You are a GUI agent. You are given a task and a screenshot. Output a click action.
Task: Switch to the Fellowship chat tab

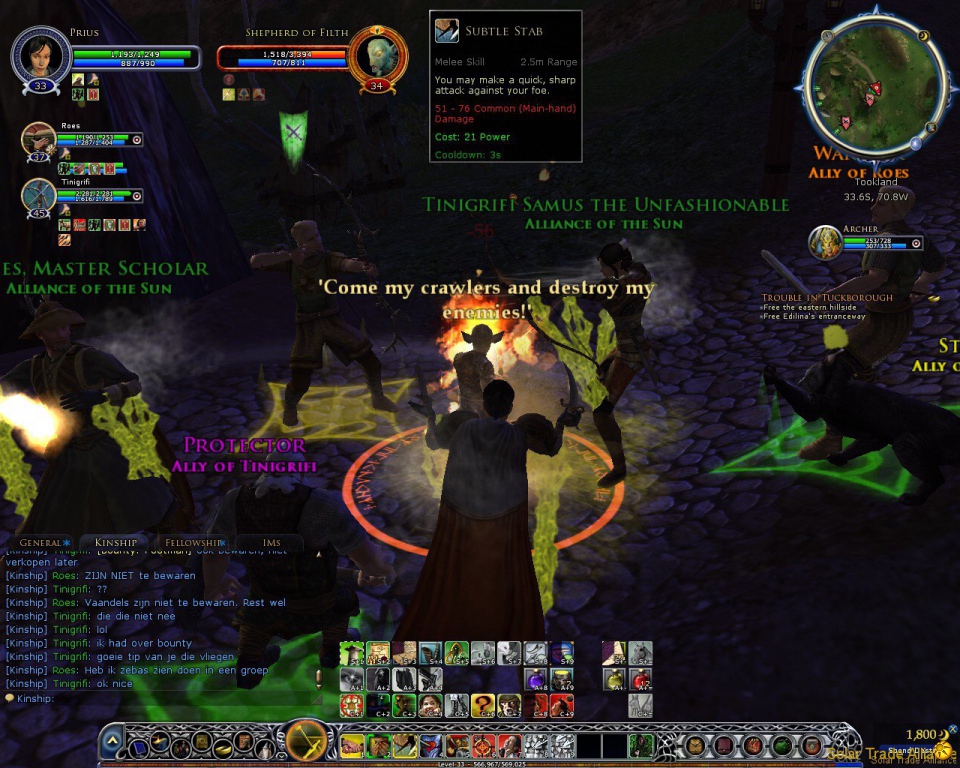tap(190, 542)
